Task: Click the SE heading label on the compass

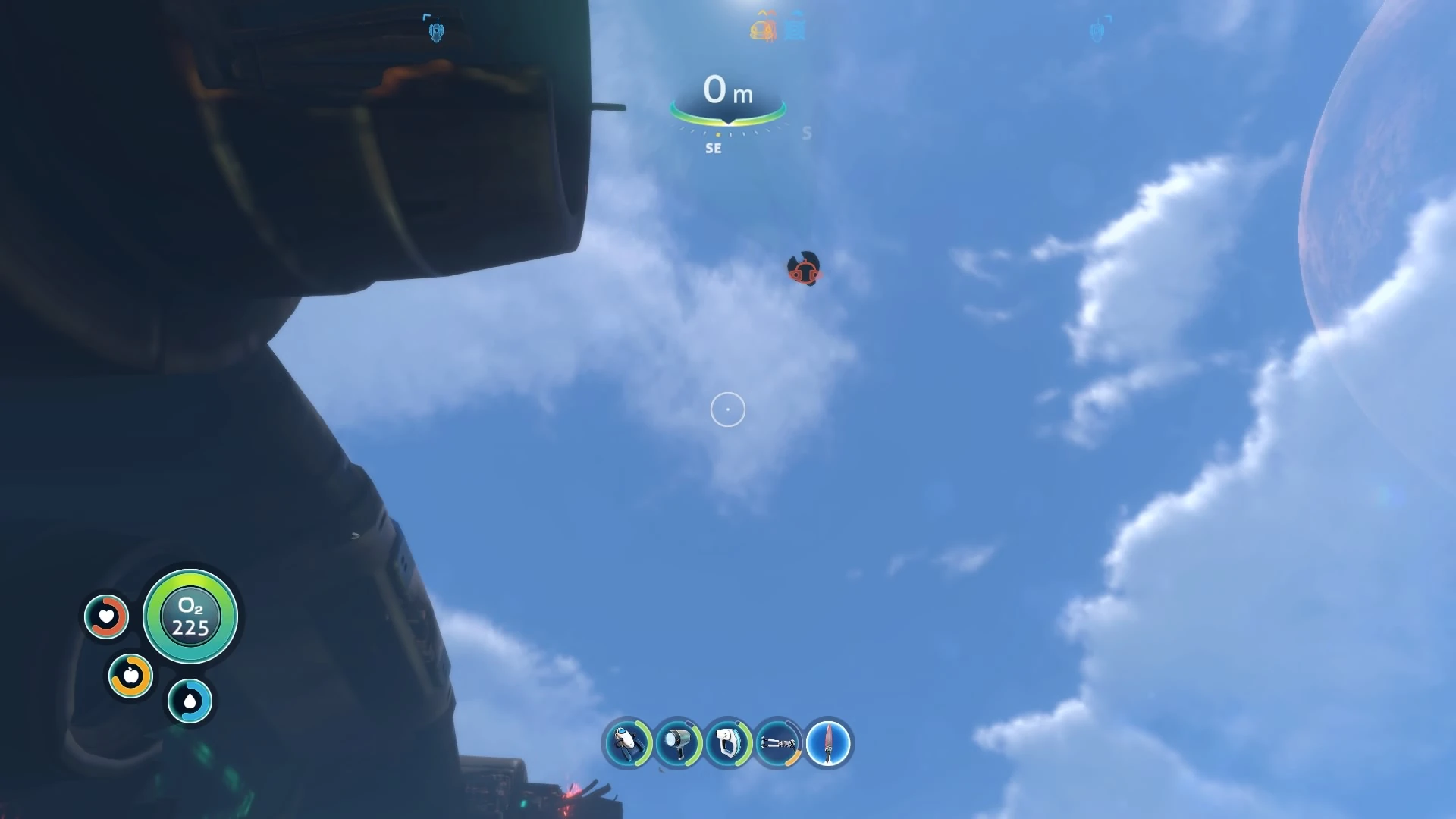Action: click(x=712, y=148)
